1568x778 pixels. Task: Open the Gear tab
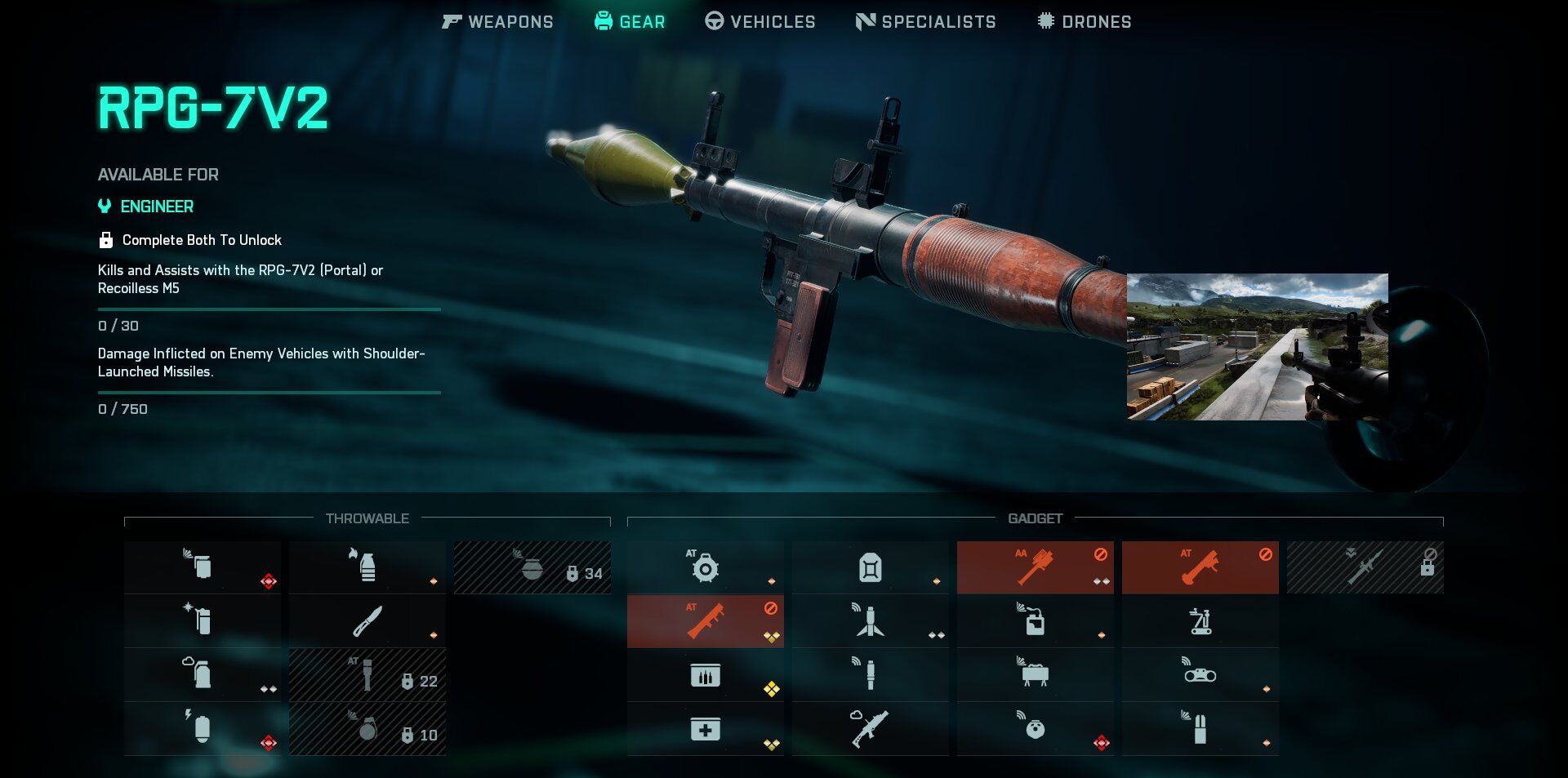(630, 22)
